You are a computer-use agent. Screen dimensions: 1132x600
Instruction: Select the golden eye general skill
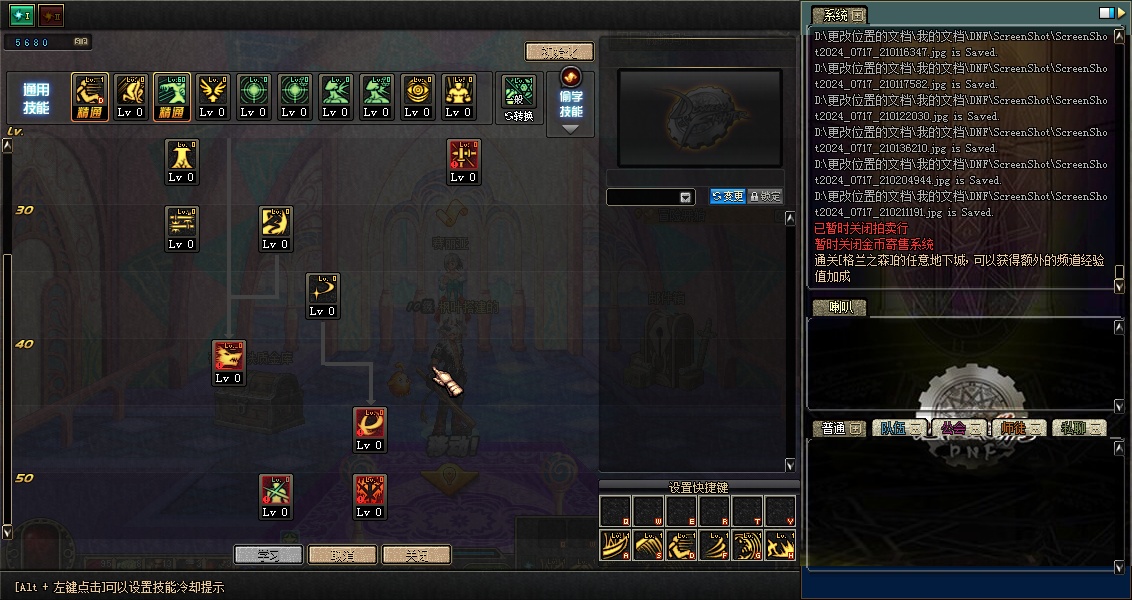[418, 91]
